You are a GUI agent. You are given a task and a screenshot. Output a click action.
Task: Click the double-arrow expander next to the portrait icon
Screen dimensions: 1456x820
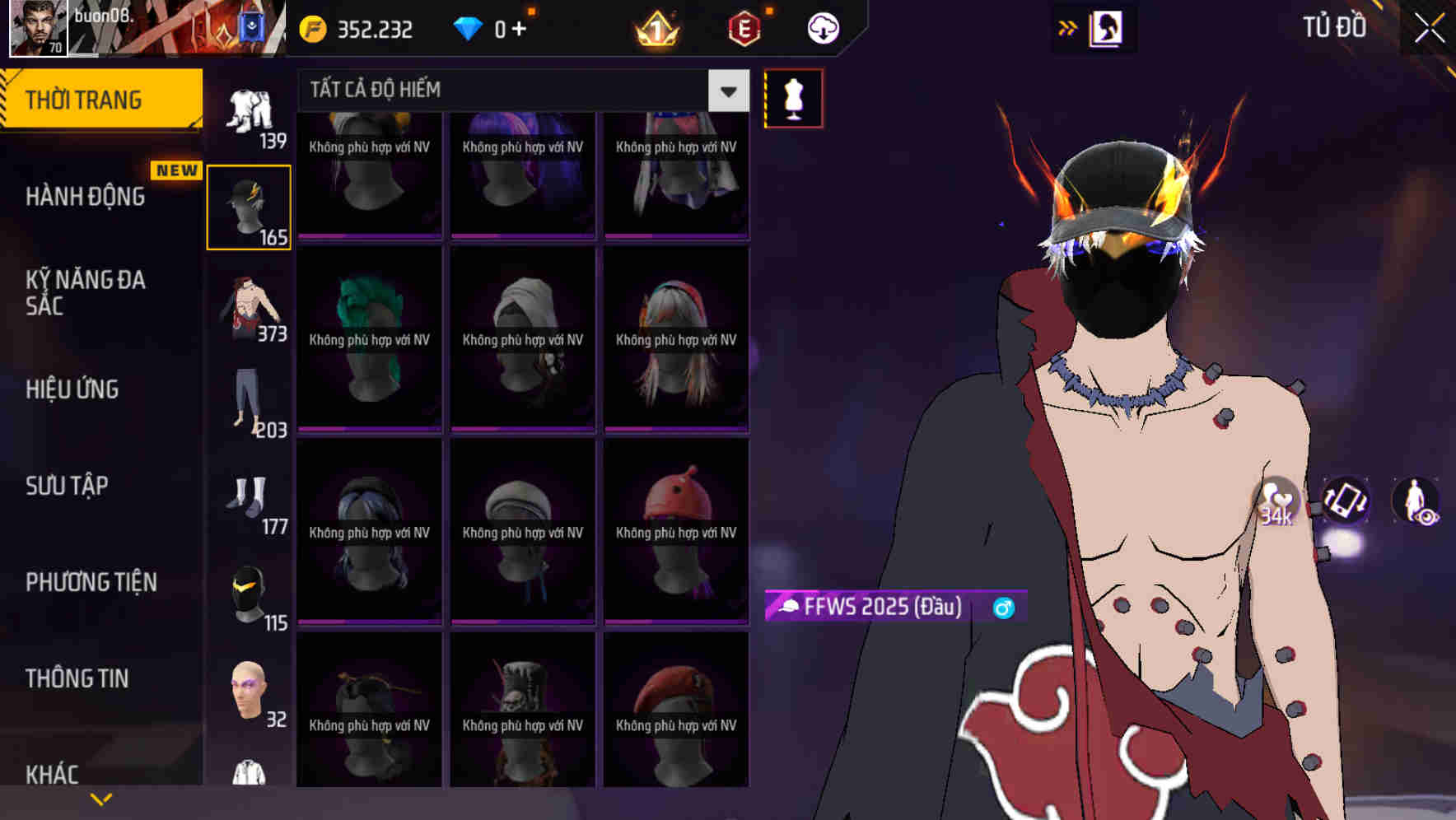click(1066, 27)
